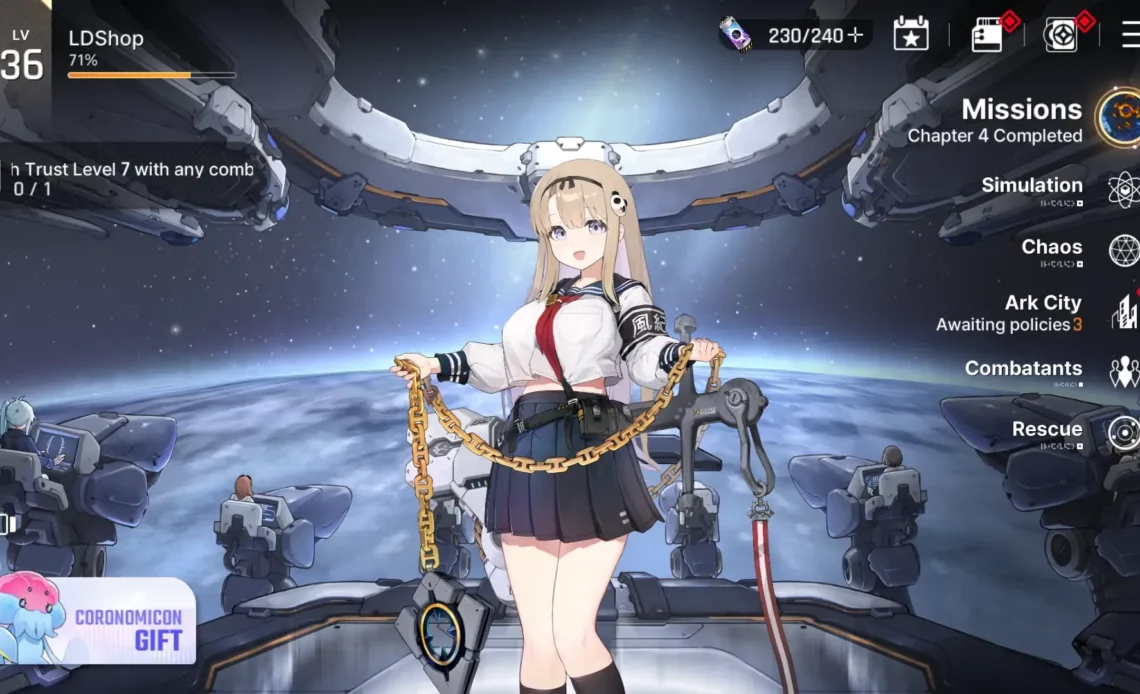
Task: Open the circular emblem card icon
Action: [x=1060, y=35]
